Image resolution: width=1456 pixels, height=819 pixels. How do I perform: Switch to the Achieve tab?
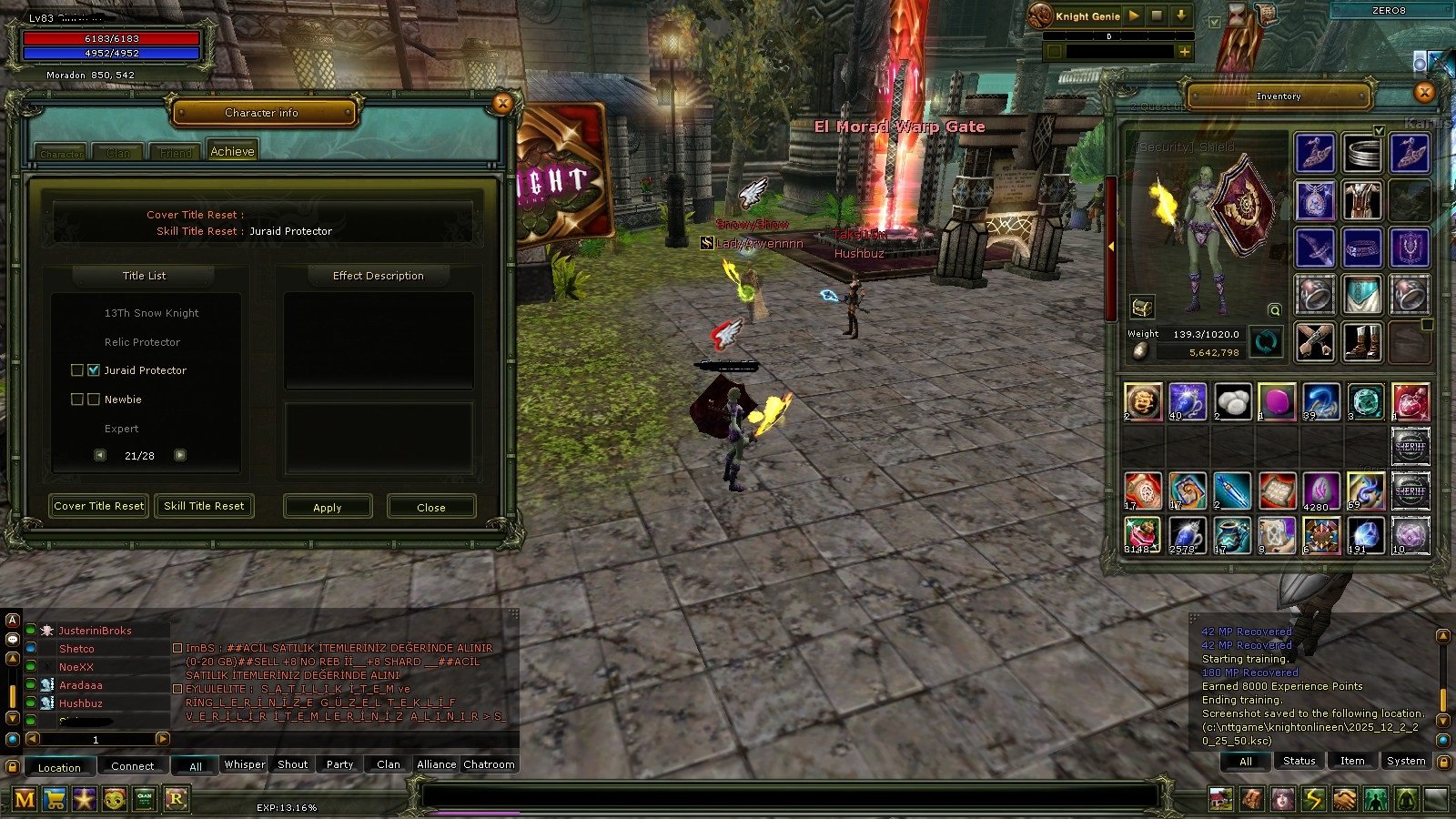[x=232, y=151]
